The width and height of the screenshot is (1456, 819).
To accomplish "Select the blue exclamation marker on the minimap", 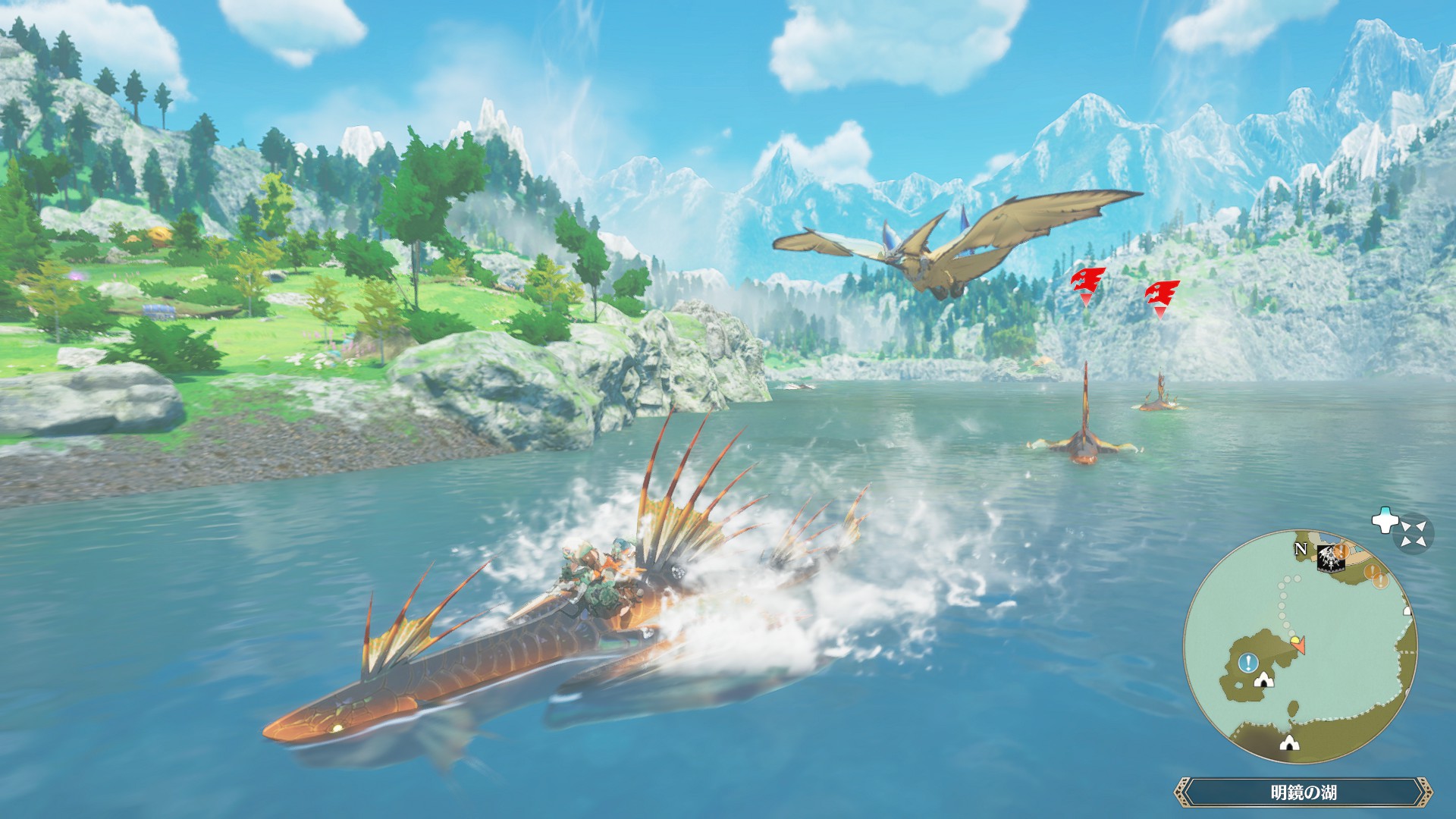I will coord(1247,664).
